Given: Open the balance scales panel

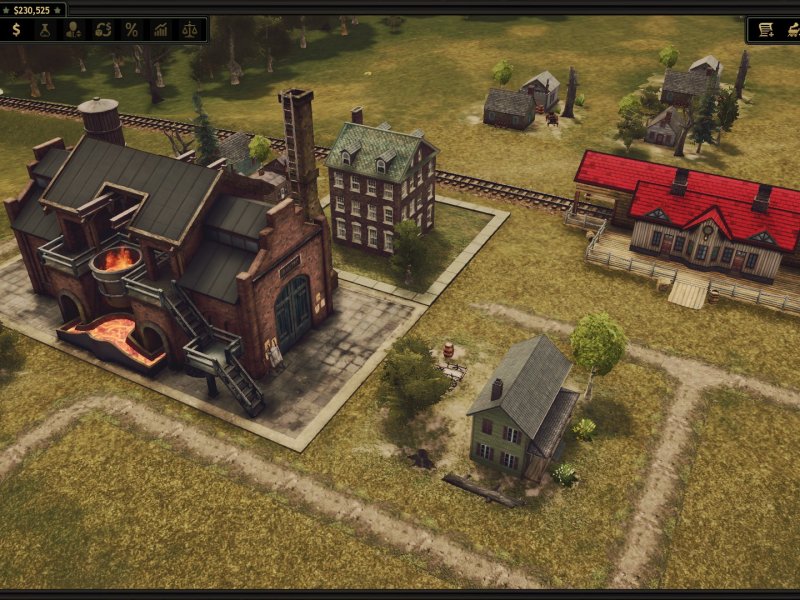Looking at the screenshot, I should coord(189,30).
